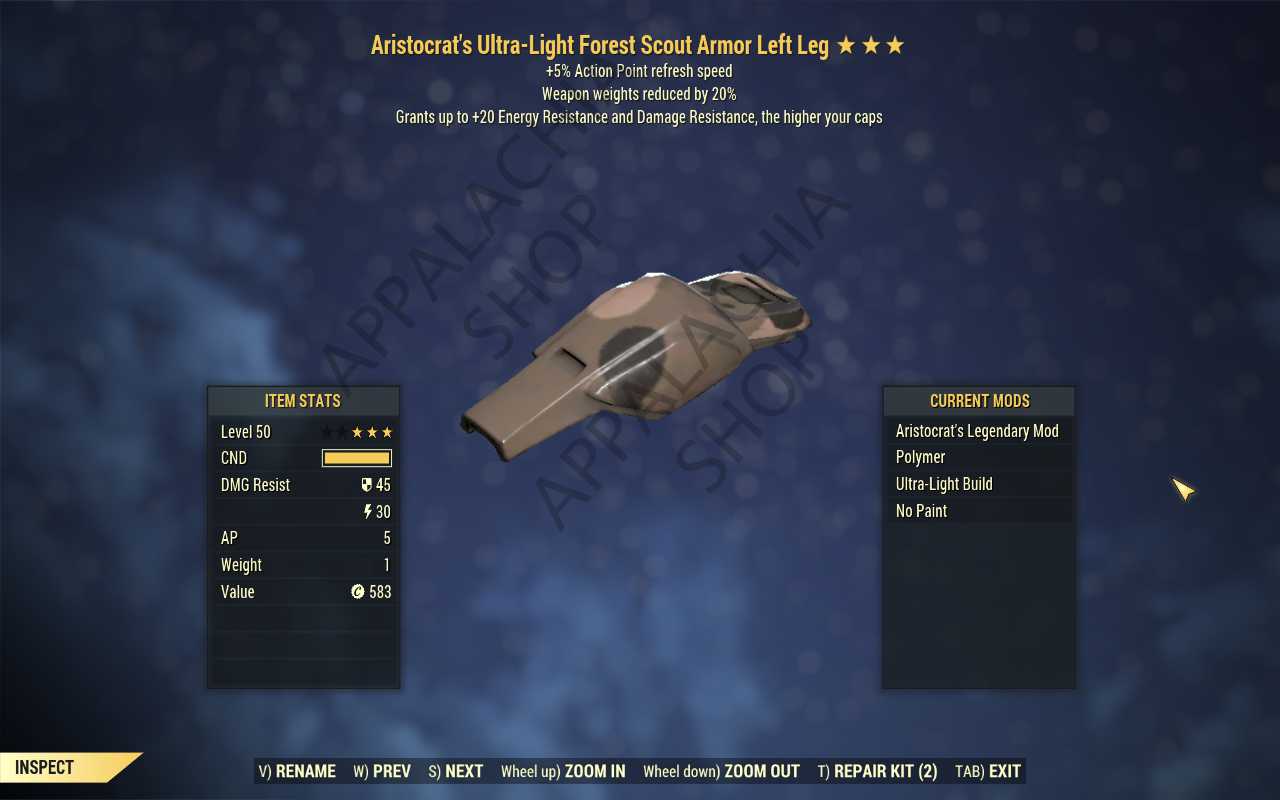This screenshot has width=1280, height=800.
Task: Use the REPAIR KIT (2) option
Action: click(x=877, y=771)
